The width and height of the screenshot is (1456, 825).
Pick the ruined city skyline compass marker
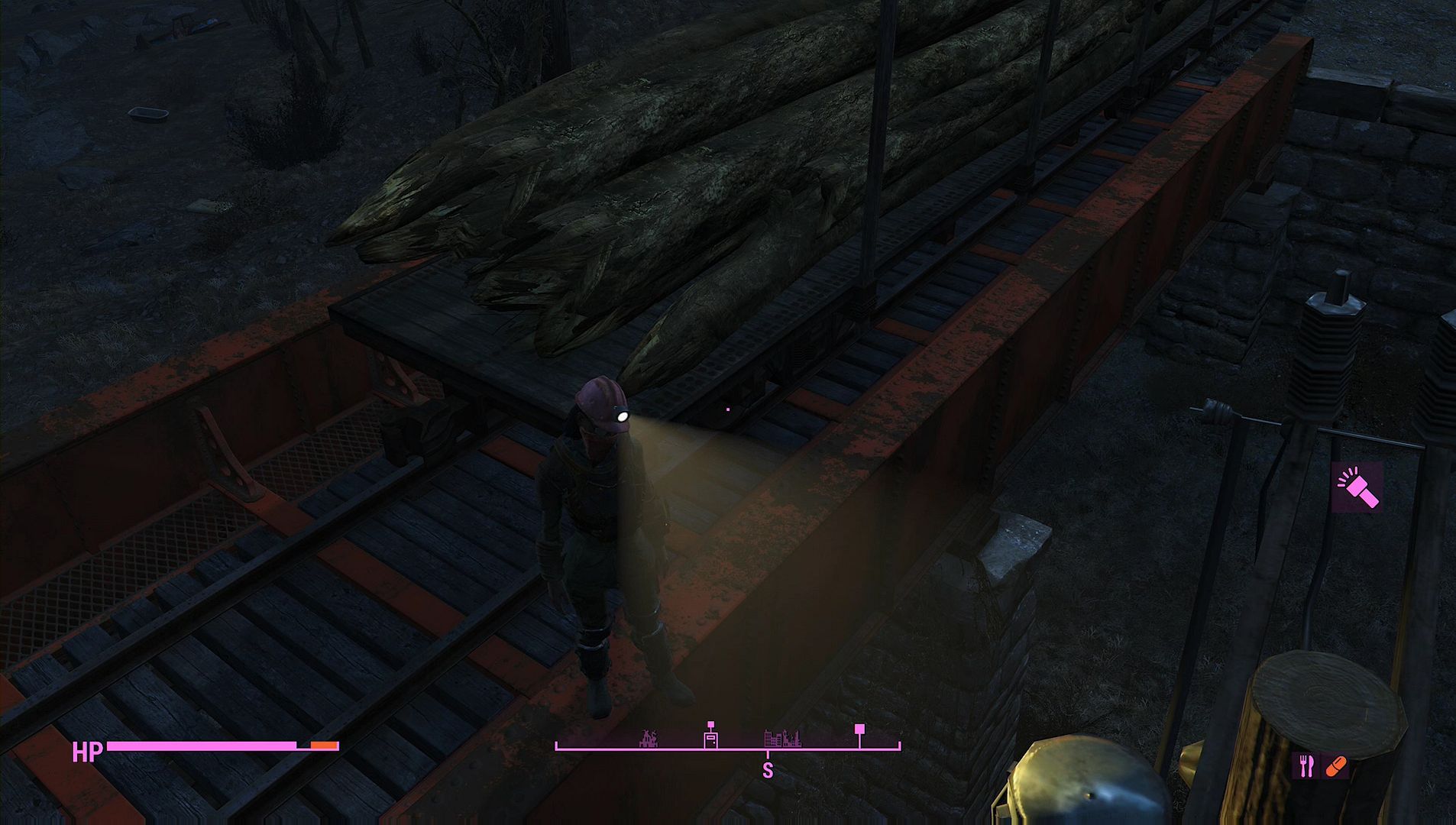click(782, 737)
